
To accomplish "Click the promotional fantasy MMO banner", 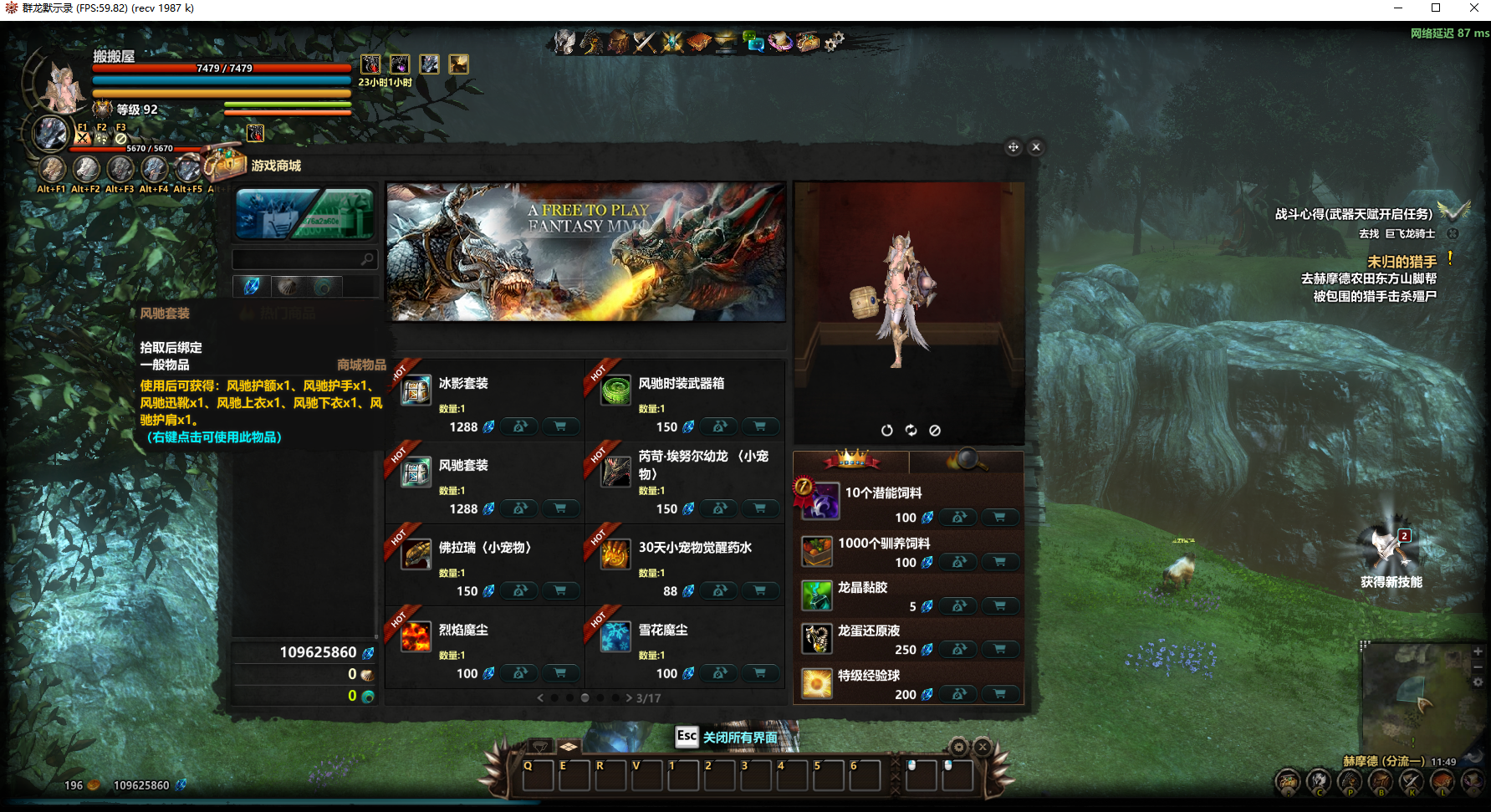I will (x=585, y=252).
